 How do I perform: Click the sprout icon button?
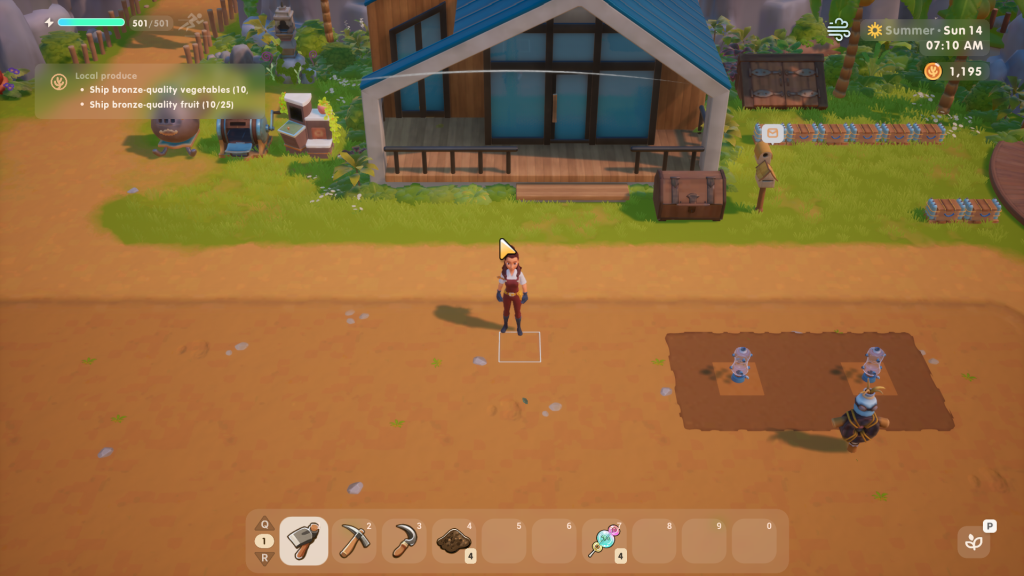972,542
